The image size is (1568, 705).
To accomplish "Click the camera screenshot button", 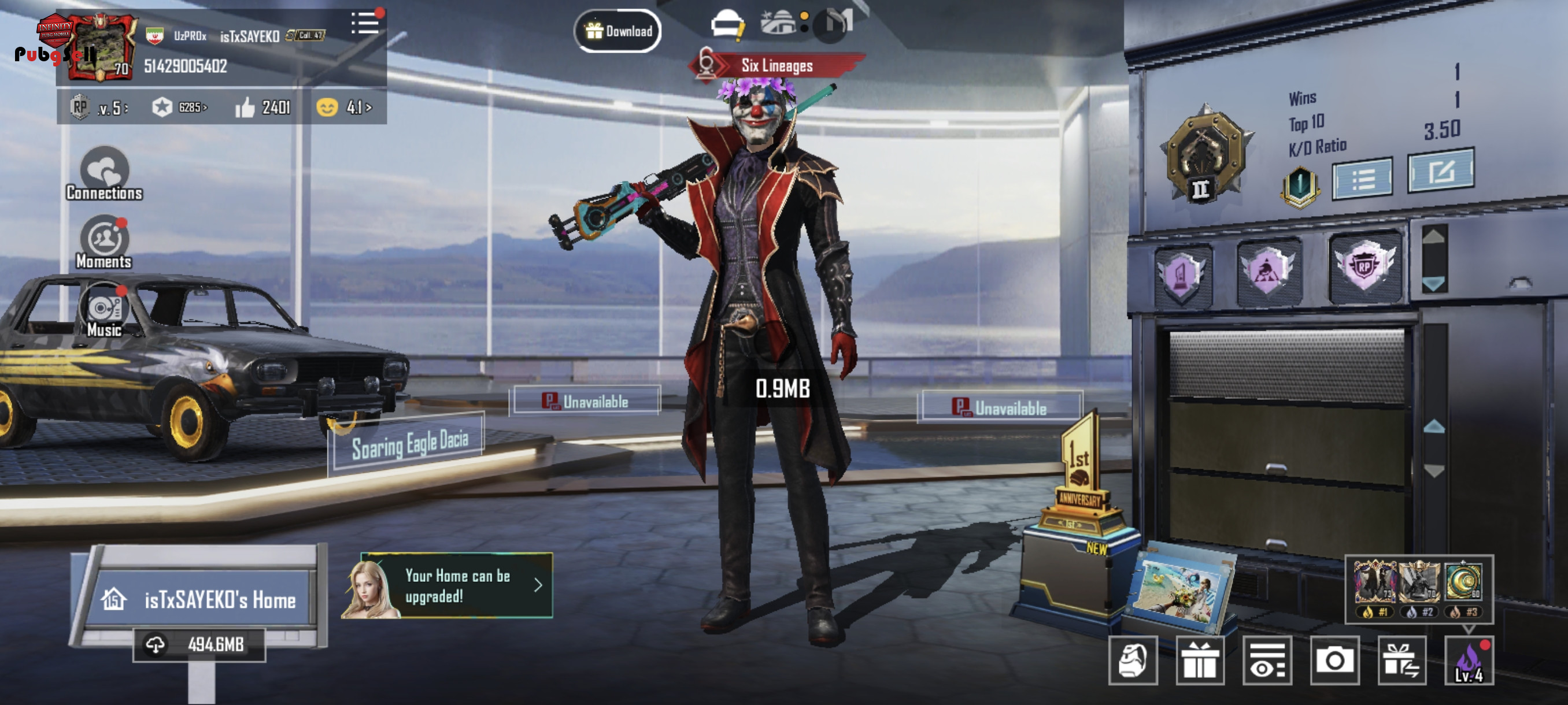I will [x=1335, y=661].
